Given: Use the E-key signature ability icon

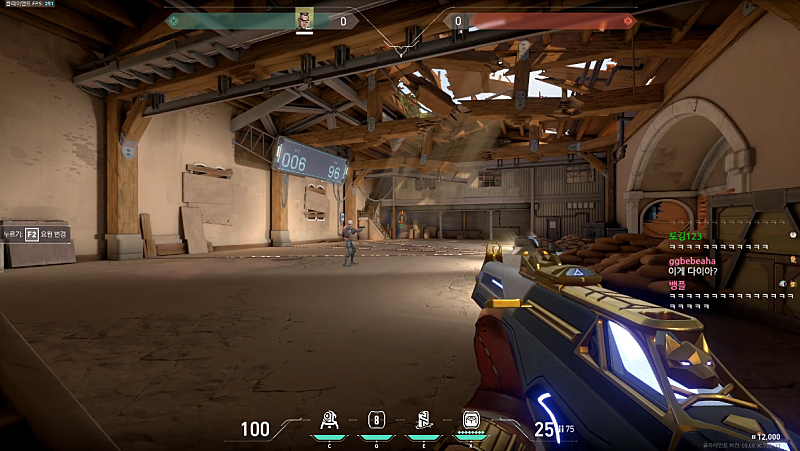Looking at the screenshot, I should coord(422,421).
